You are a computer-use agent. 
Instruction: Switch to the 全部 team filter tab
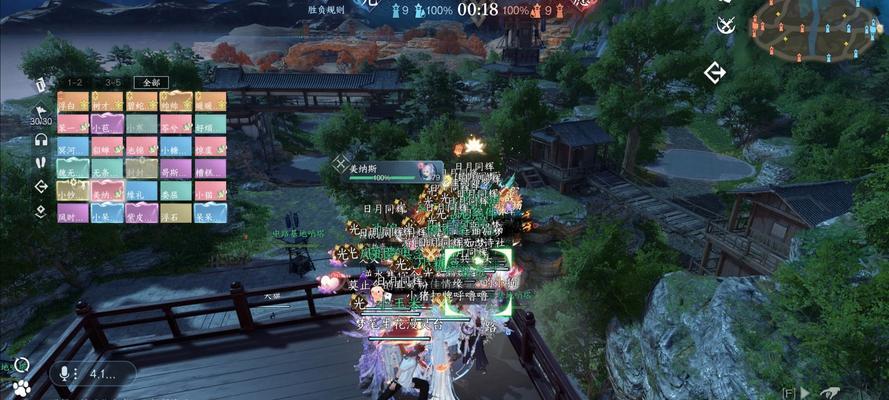point(150,83)
